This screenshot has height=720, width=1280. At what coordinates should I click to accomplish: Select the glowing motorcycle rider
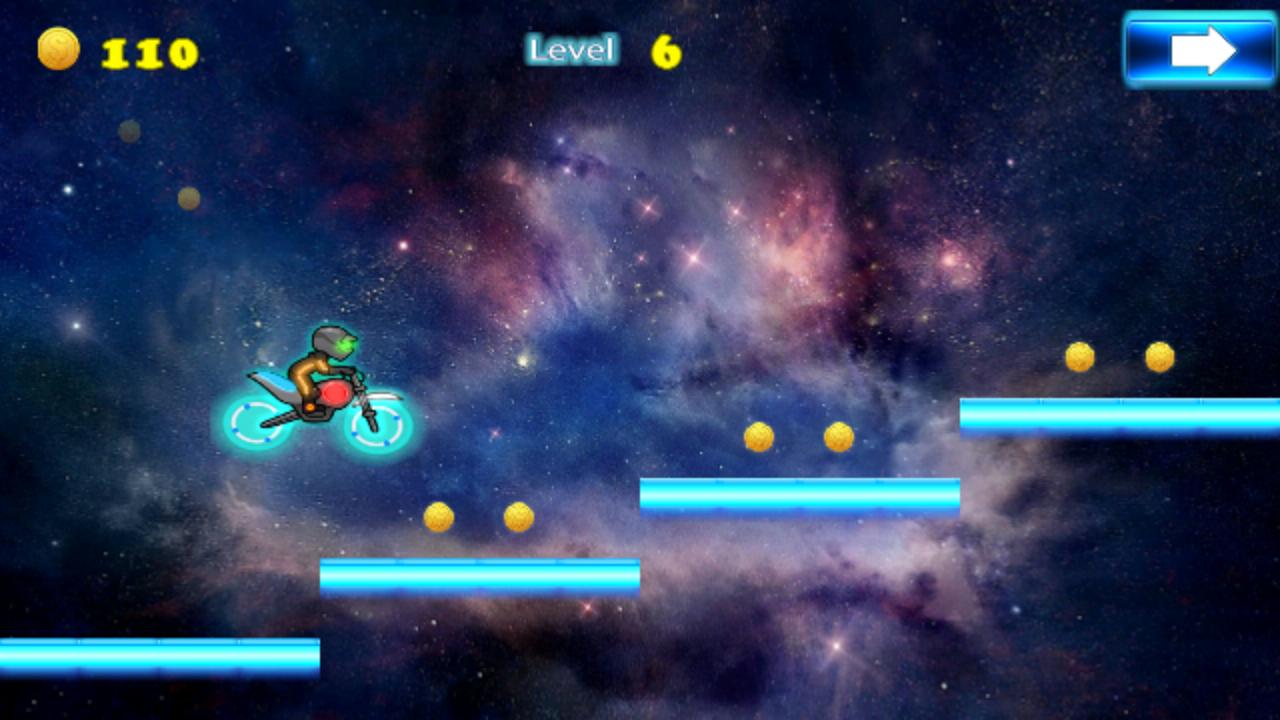[318, 390]
